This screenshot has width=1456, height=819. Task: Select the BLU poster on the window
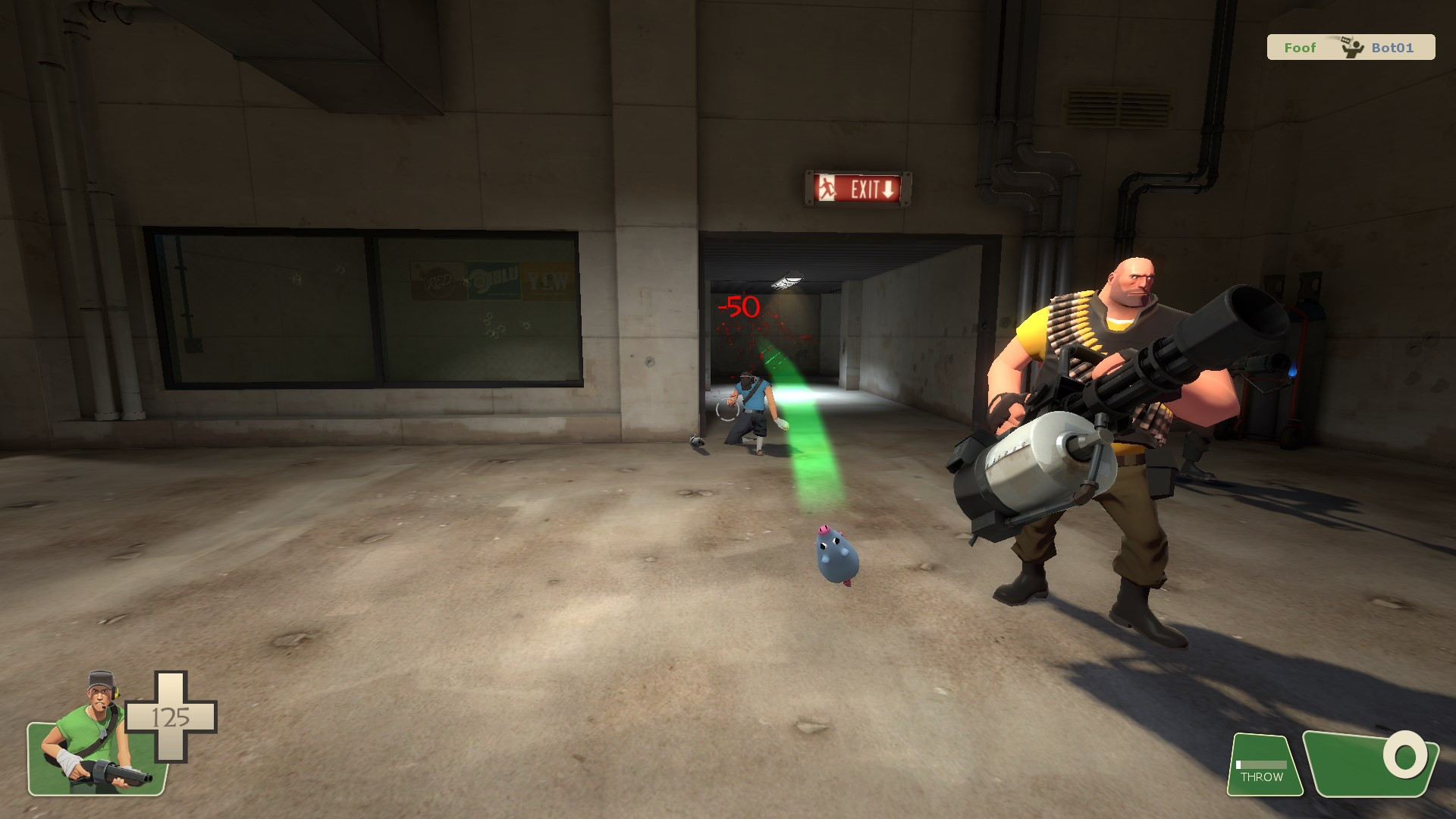tap(493, 281)
